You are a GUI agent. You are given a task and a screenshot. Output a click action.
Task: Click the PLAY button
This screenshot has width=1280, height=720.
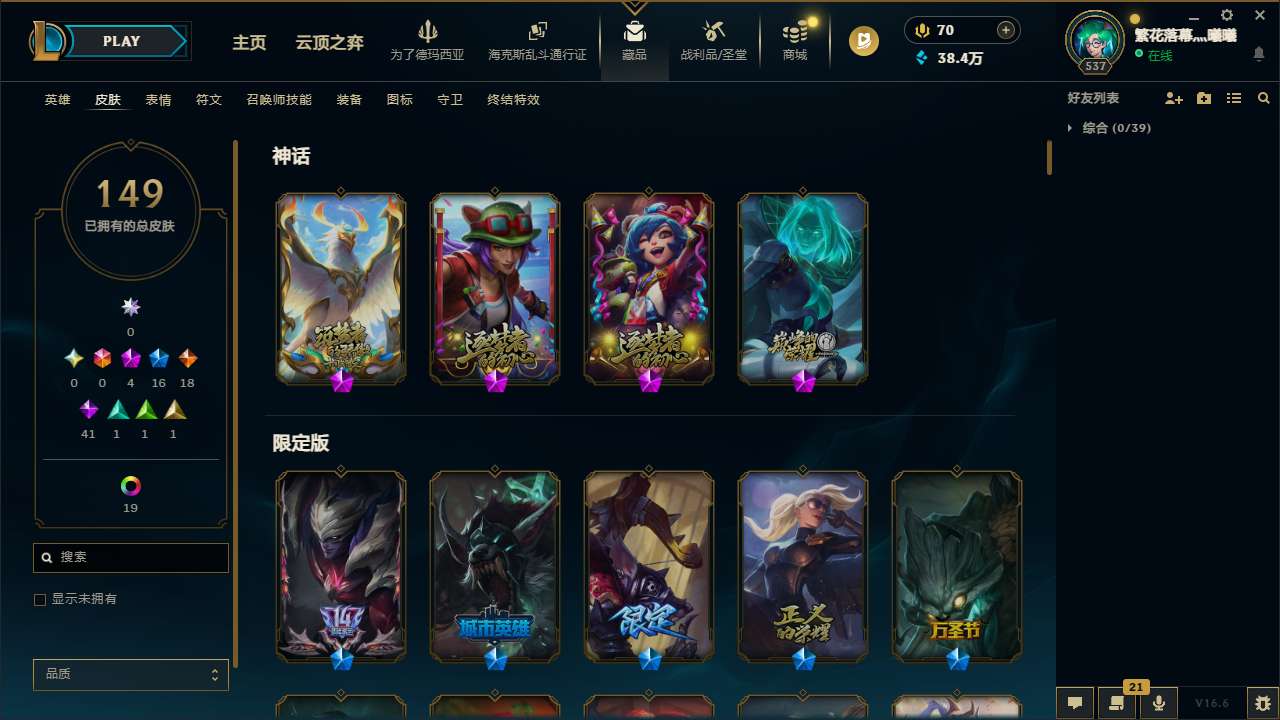point(120,41)
